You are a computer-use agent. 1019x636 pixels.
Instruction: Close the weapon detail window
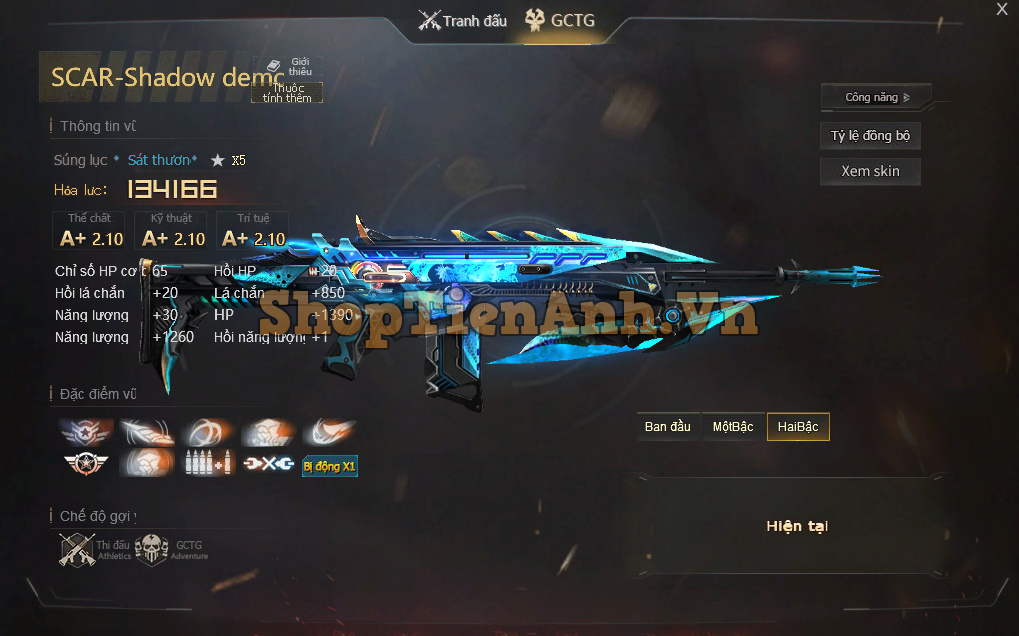1002,10
